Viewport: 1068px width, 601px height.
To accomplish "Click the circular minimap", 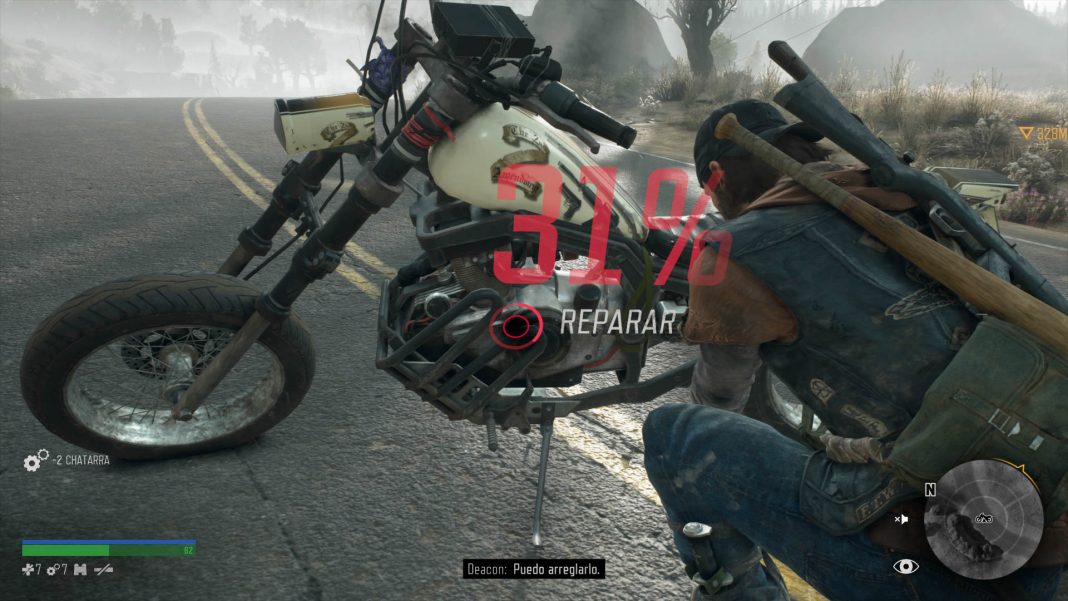I will click(983, 519).
